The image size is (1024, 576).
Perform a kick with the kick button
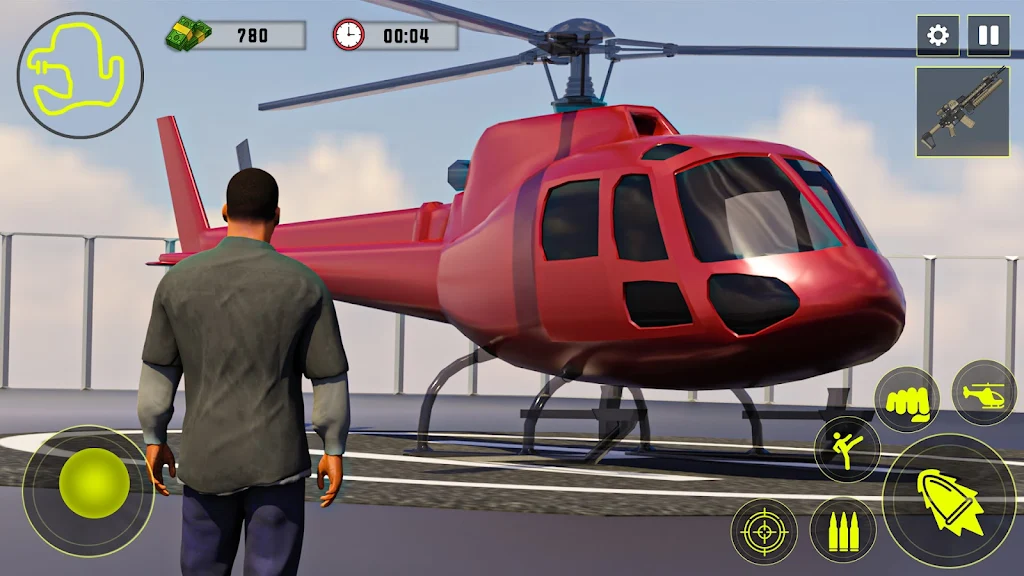[x=846, y=449]
